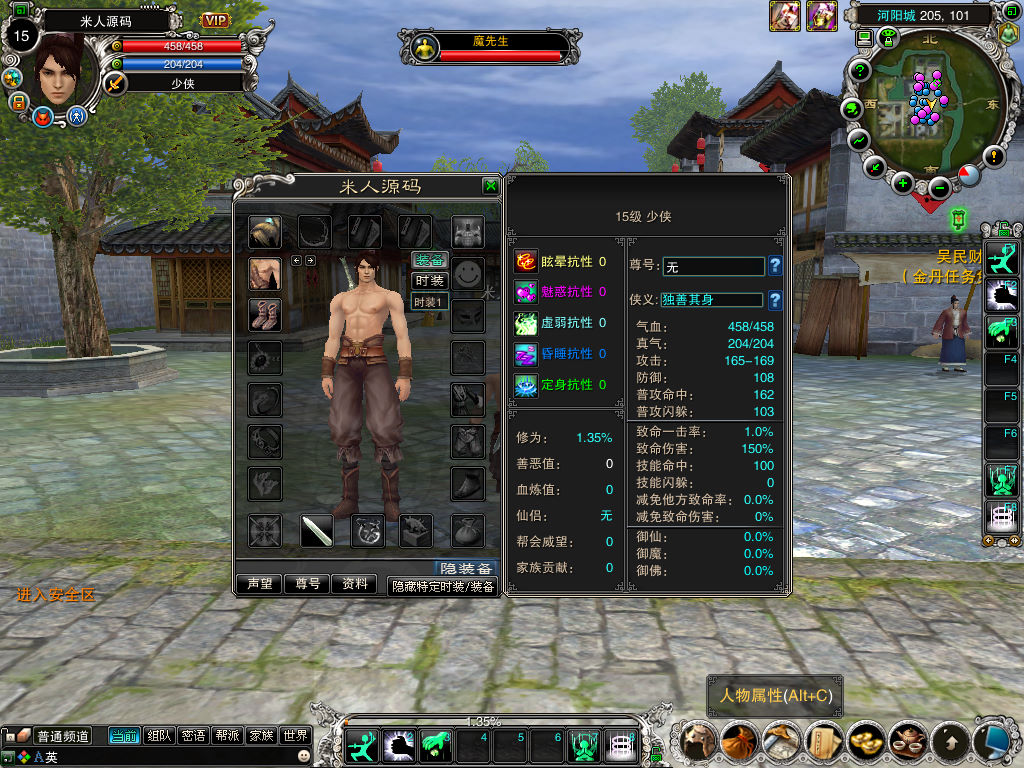Activate the green running figure skill
The width and height of the screenshot is (1024, 768).
point(361,745)
